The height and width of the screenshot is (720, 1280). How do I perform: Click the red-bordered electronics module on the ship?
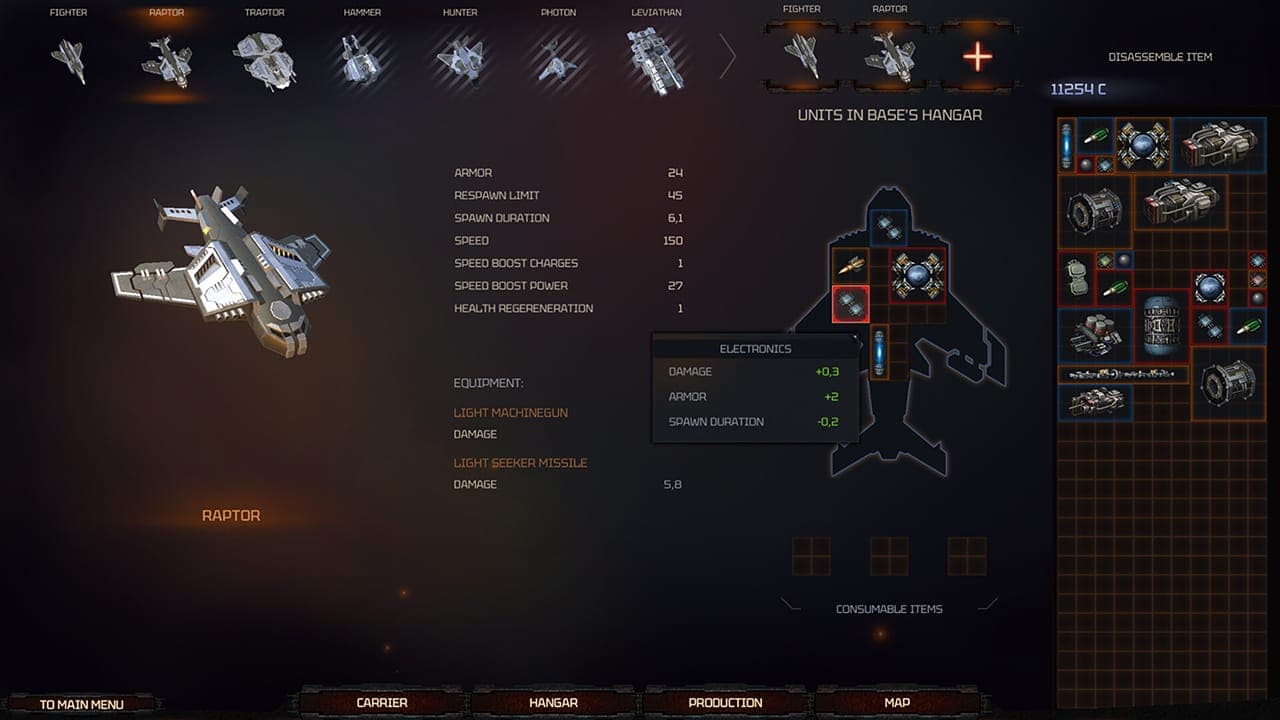coord(849,305)
